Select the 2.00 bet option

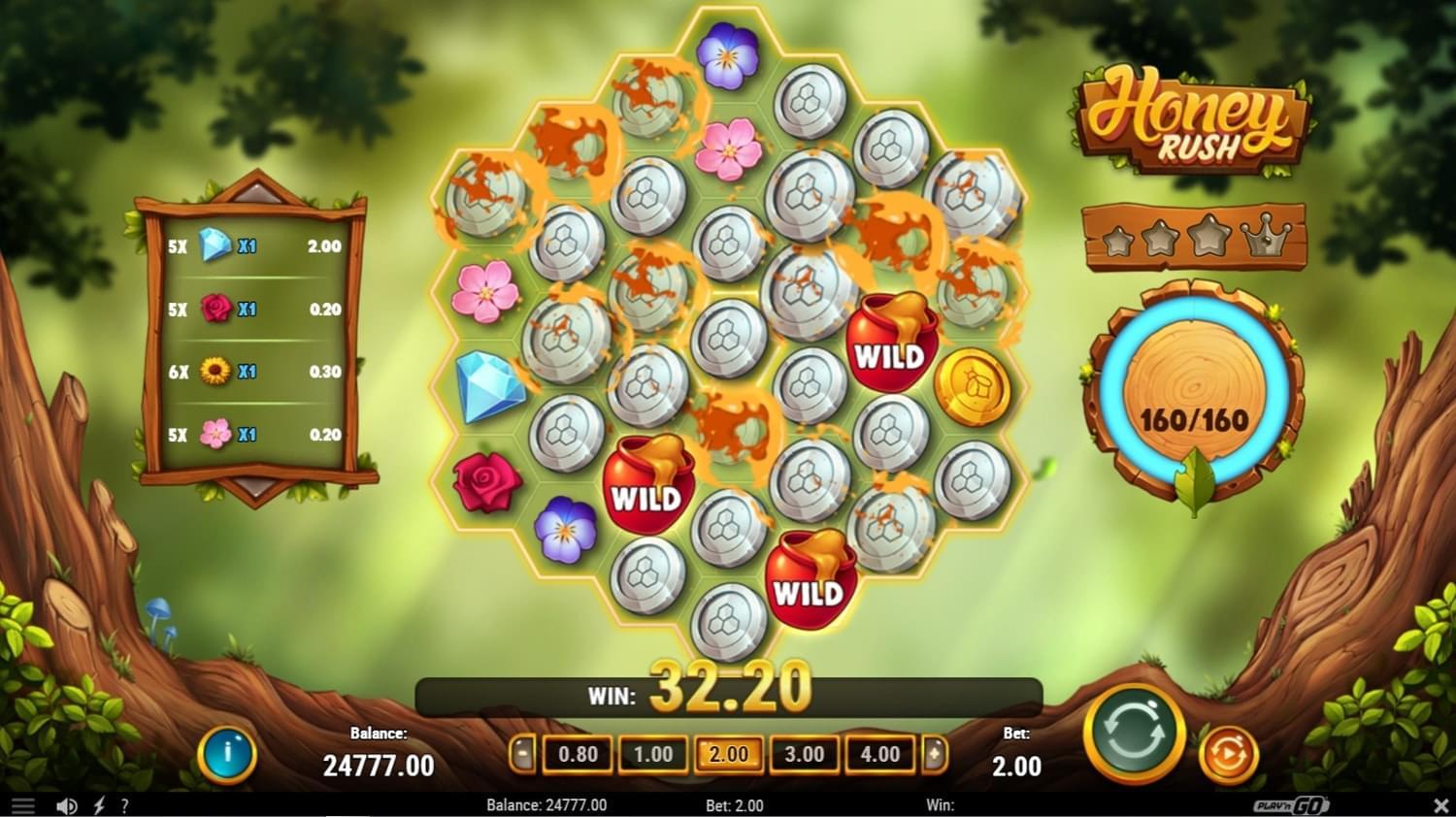pos(728,754)
